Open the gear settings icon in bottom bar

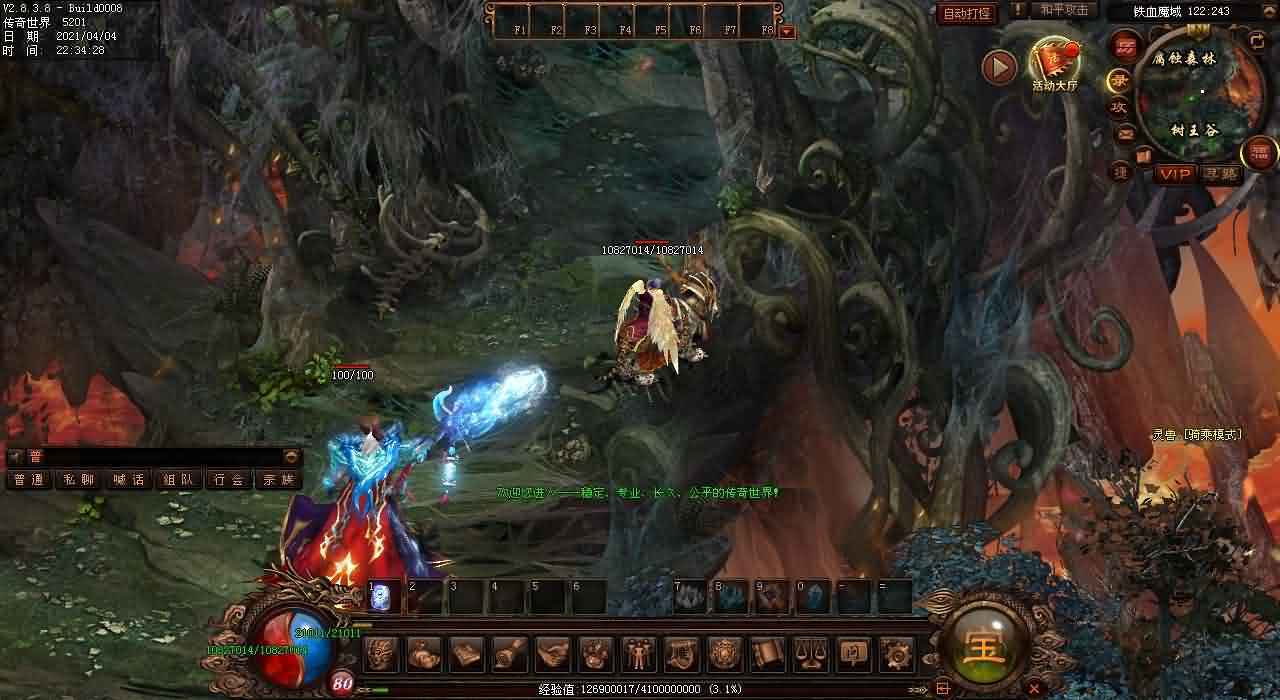tap(895, 654)
